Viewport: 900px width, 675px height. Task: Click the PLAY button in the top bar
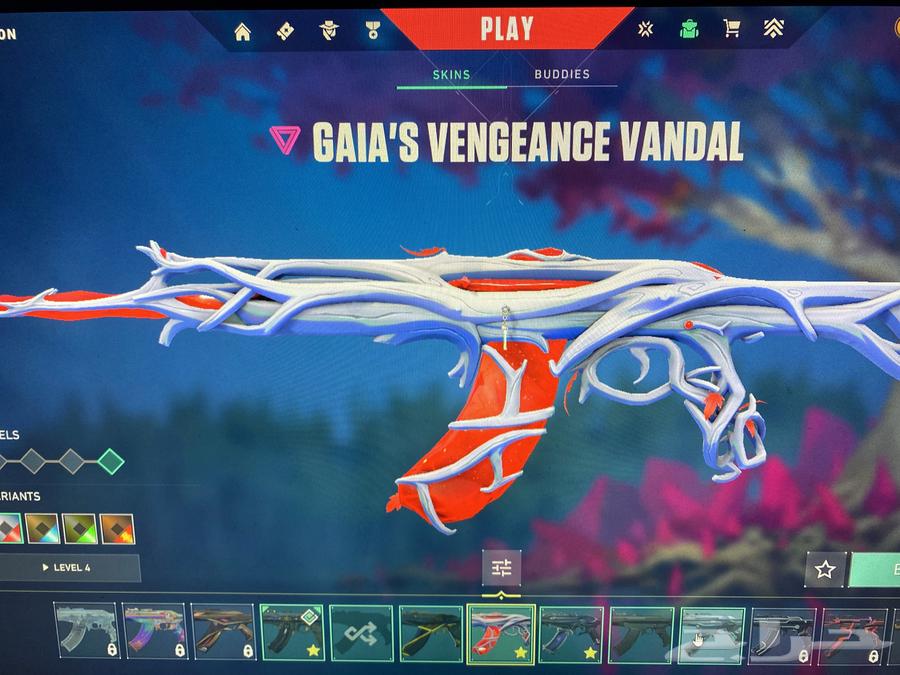click(x=507, y=28)
